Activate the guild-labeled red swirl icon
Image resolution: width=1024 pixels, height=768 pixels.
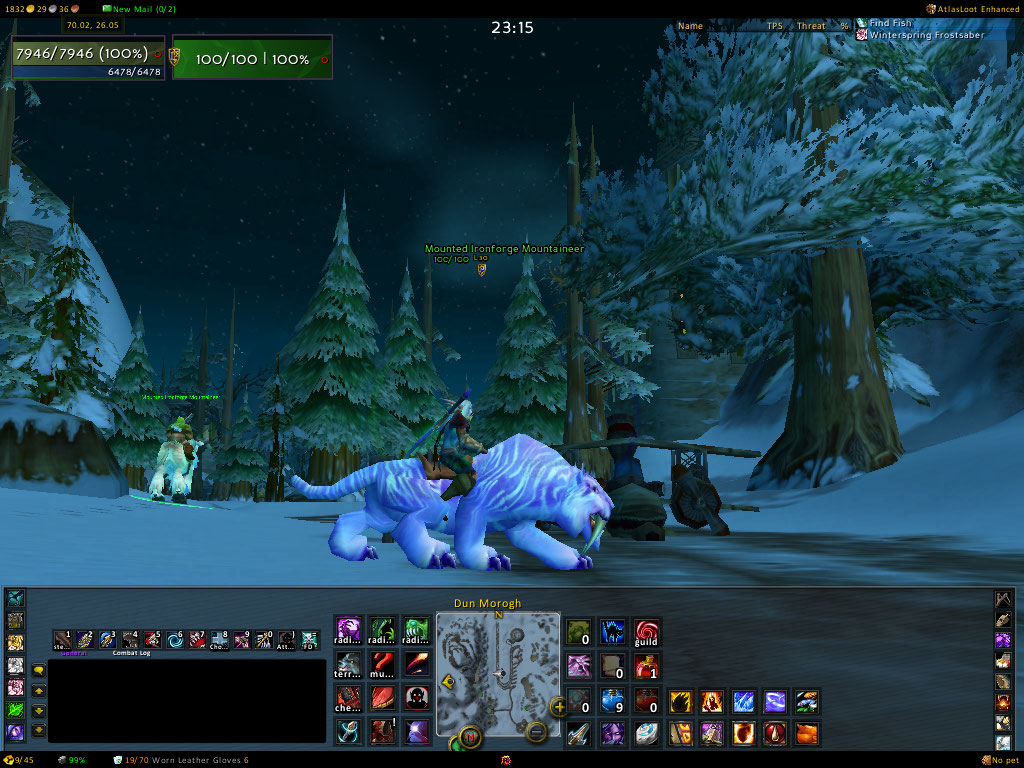pyautogui.click(x=647, y=632)
